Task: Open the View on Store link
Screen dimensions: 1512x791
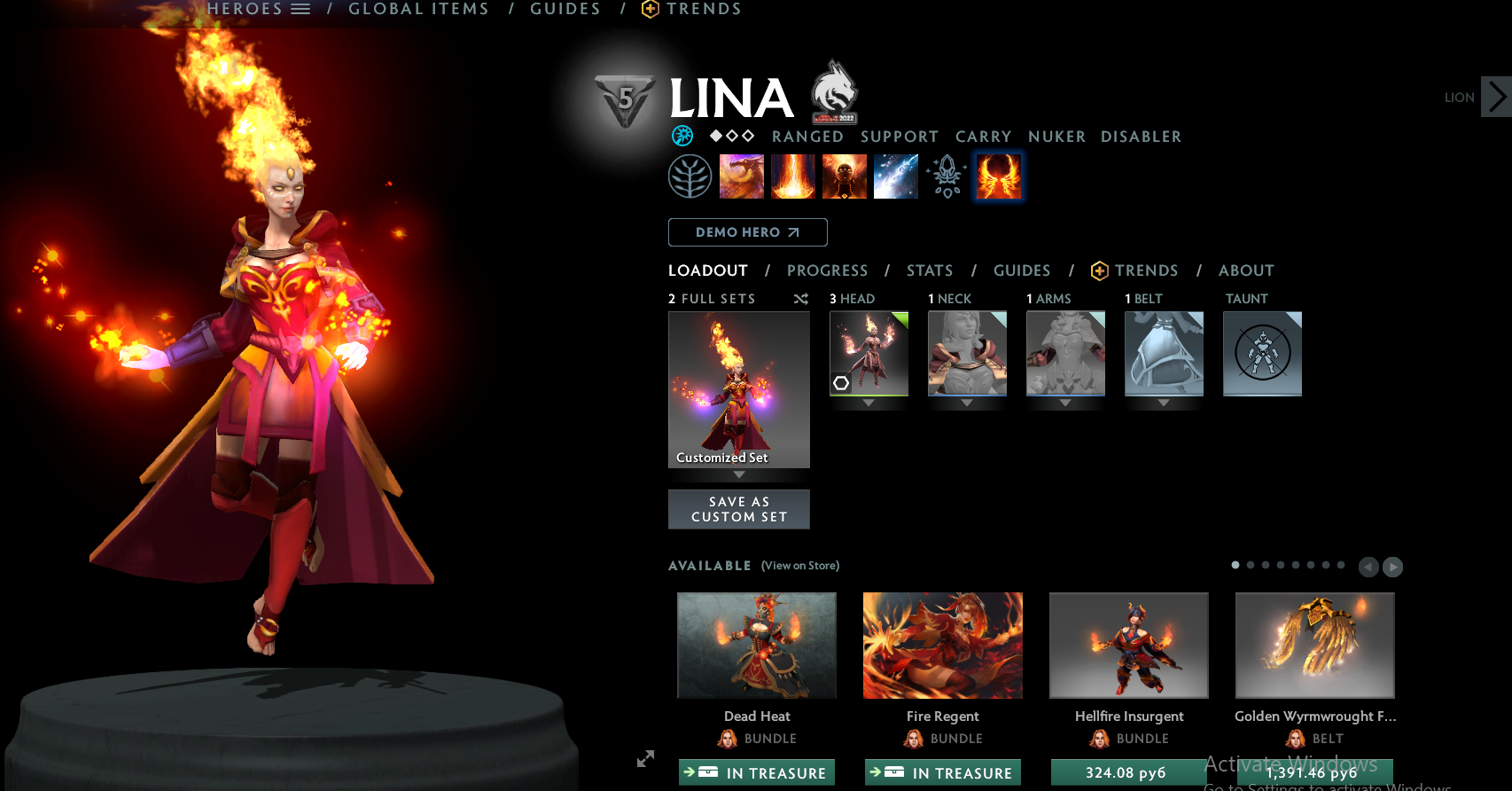Action: (799, 565)
